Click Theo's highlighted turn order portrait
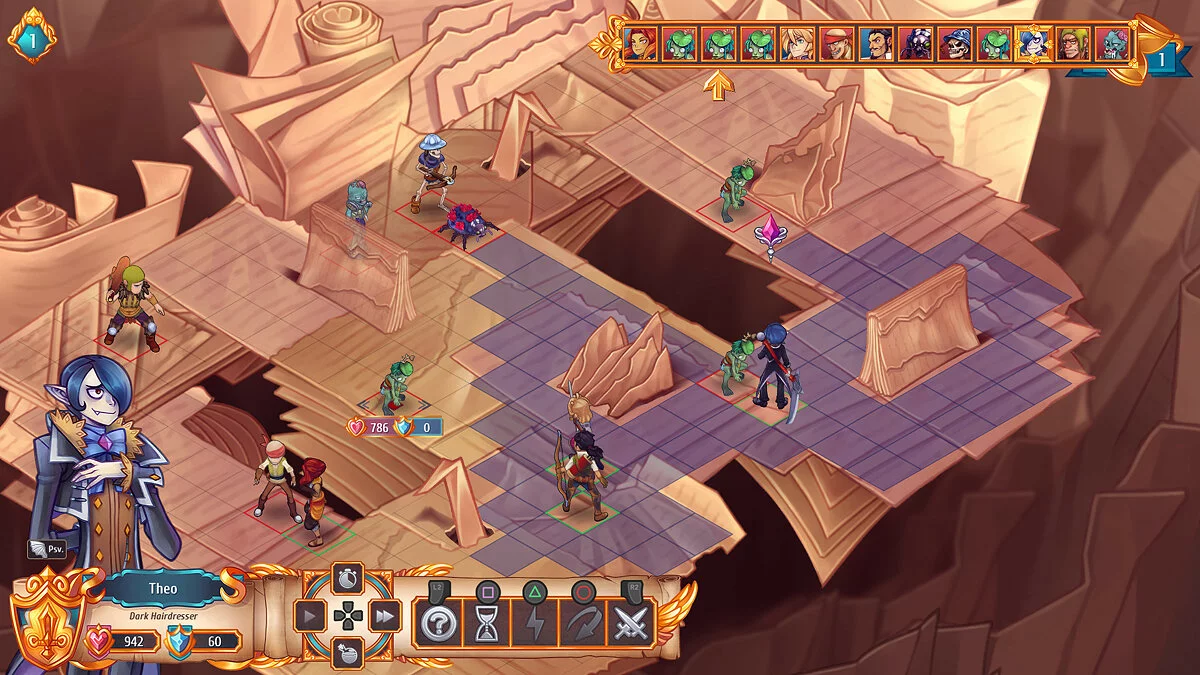This screenshot has height=675, width=1200. point(1034,44)
